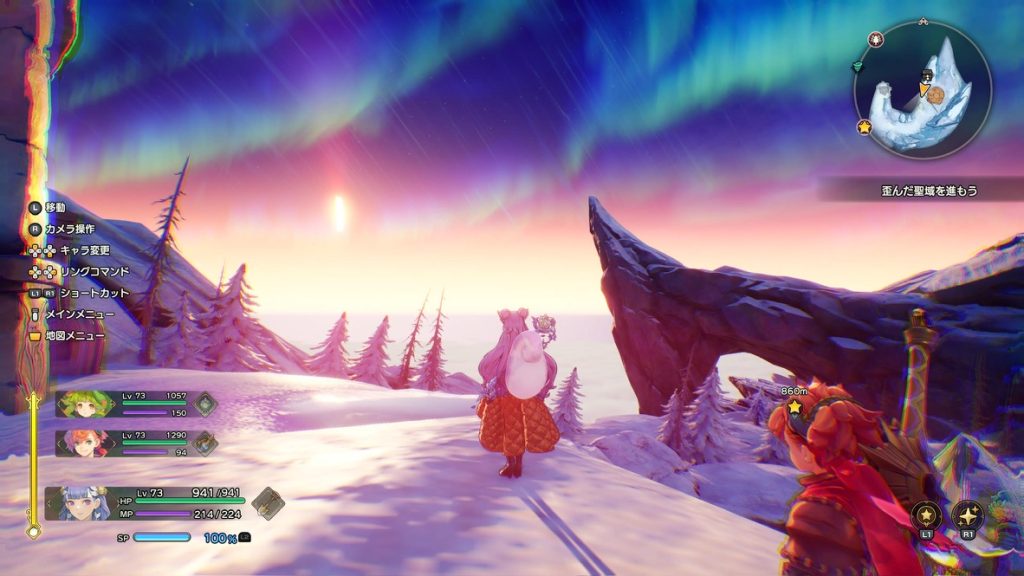Activate the L1 single-star shortcut icon

click(927, 515)
